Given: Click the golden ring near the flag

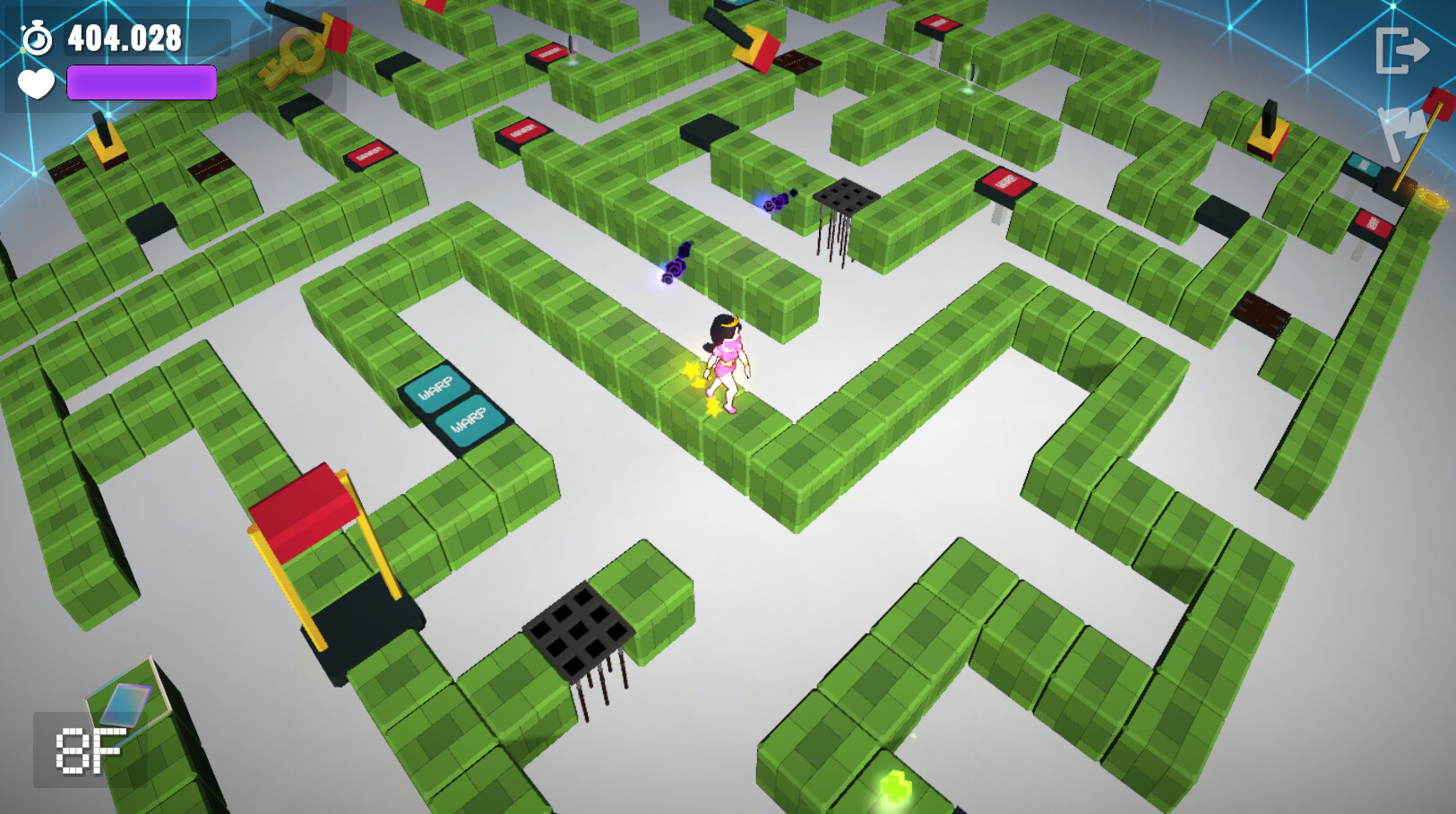Looking at the screenshot, I should click(x=1430, y=197).
